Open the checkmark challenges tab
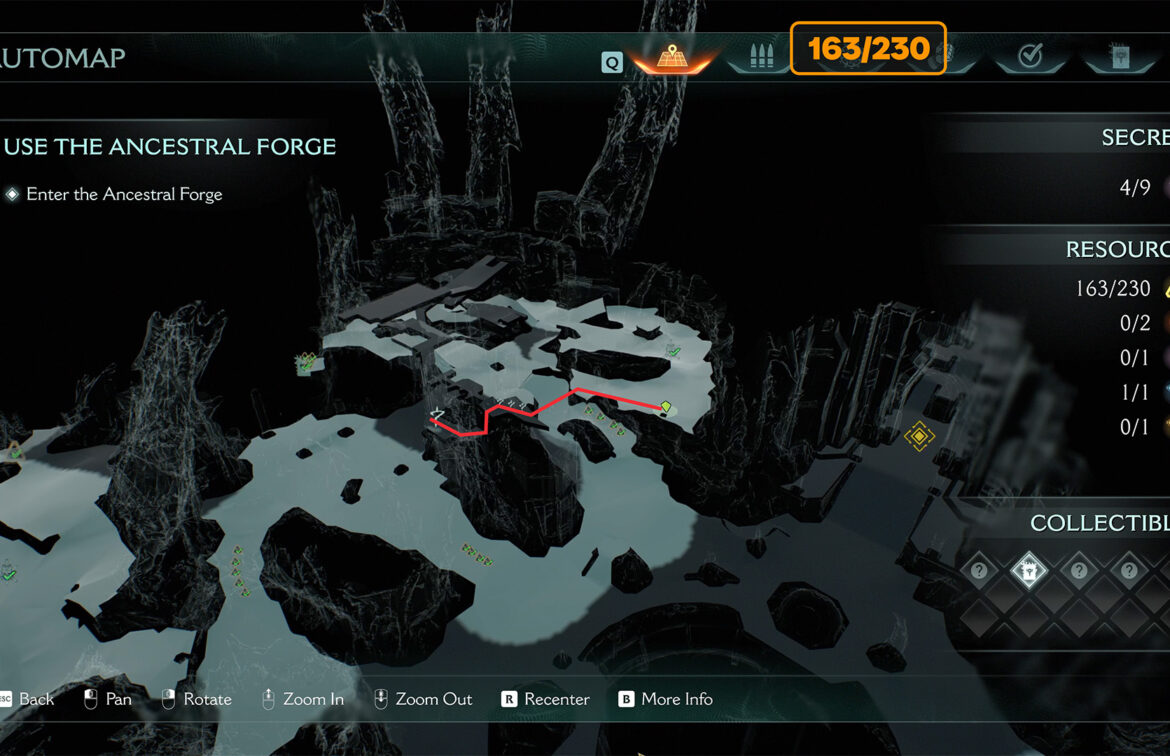 pos(1030,57)
